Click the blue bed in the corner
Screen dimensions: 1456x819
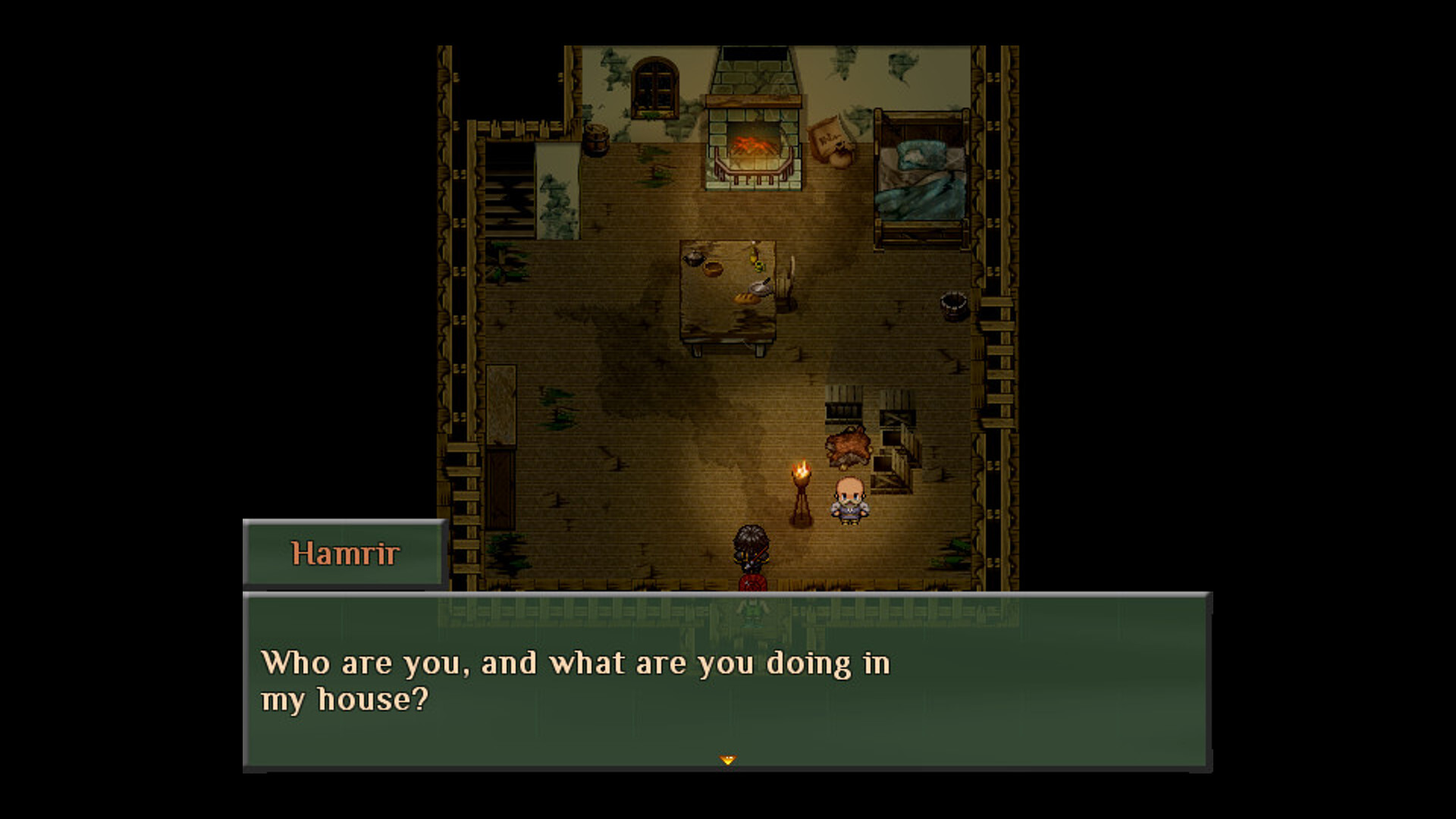tap(918, 174)
